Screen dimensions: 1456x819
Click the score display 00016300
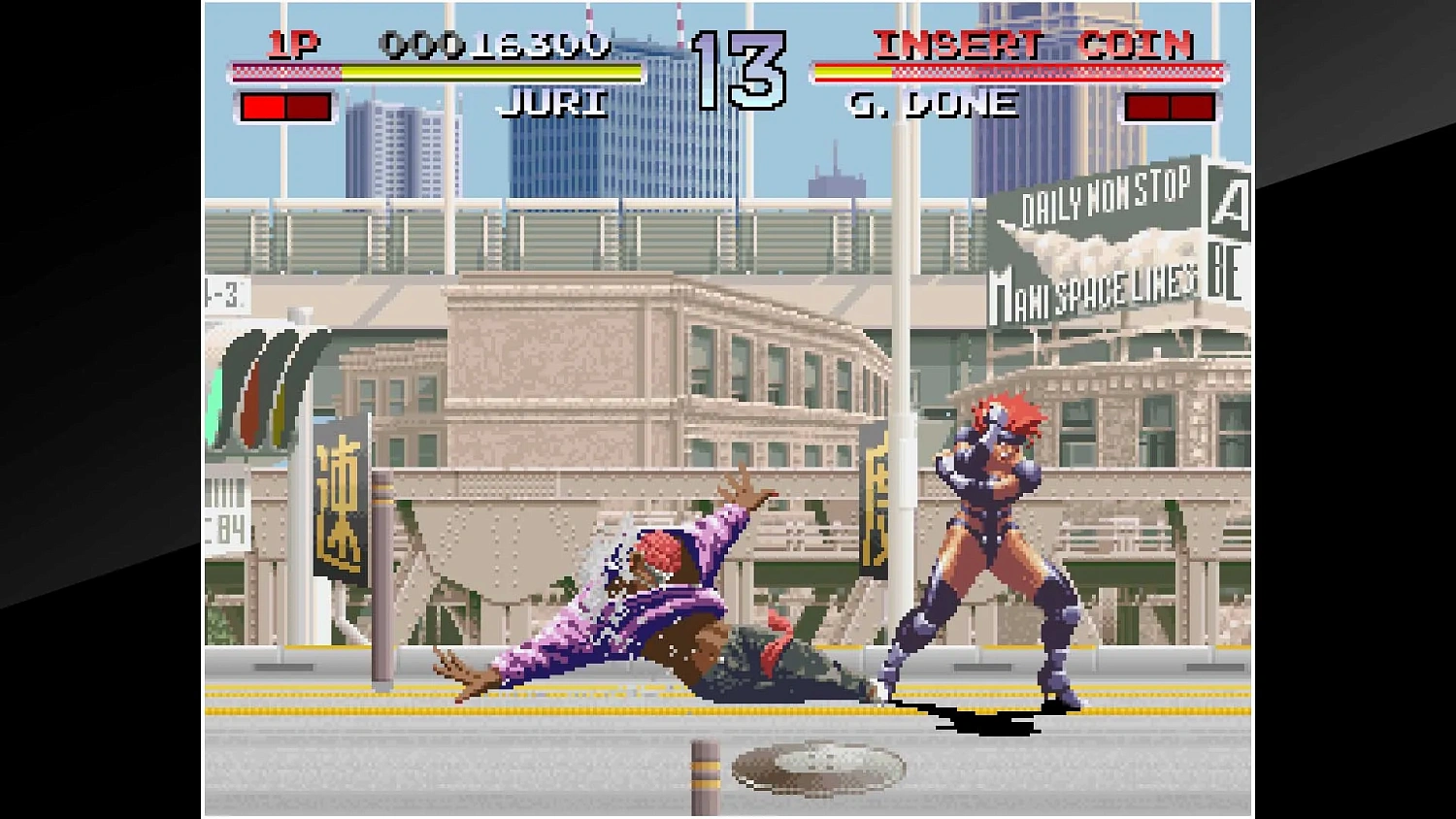tap(497, 45)
